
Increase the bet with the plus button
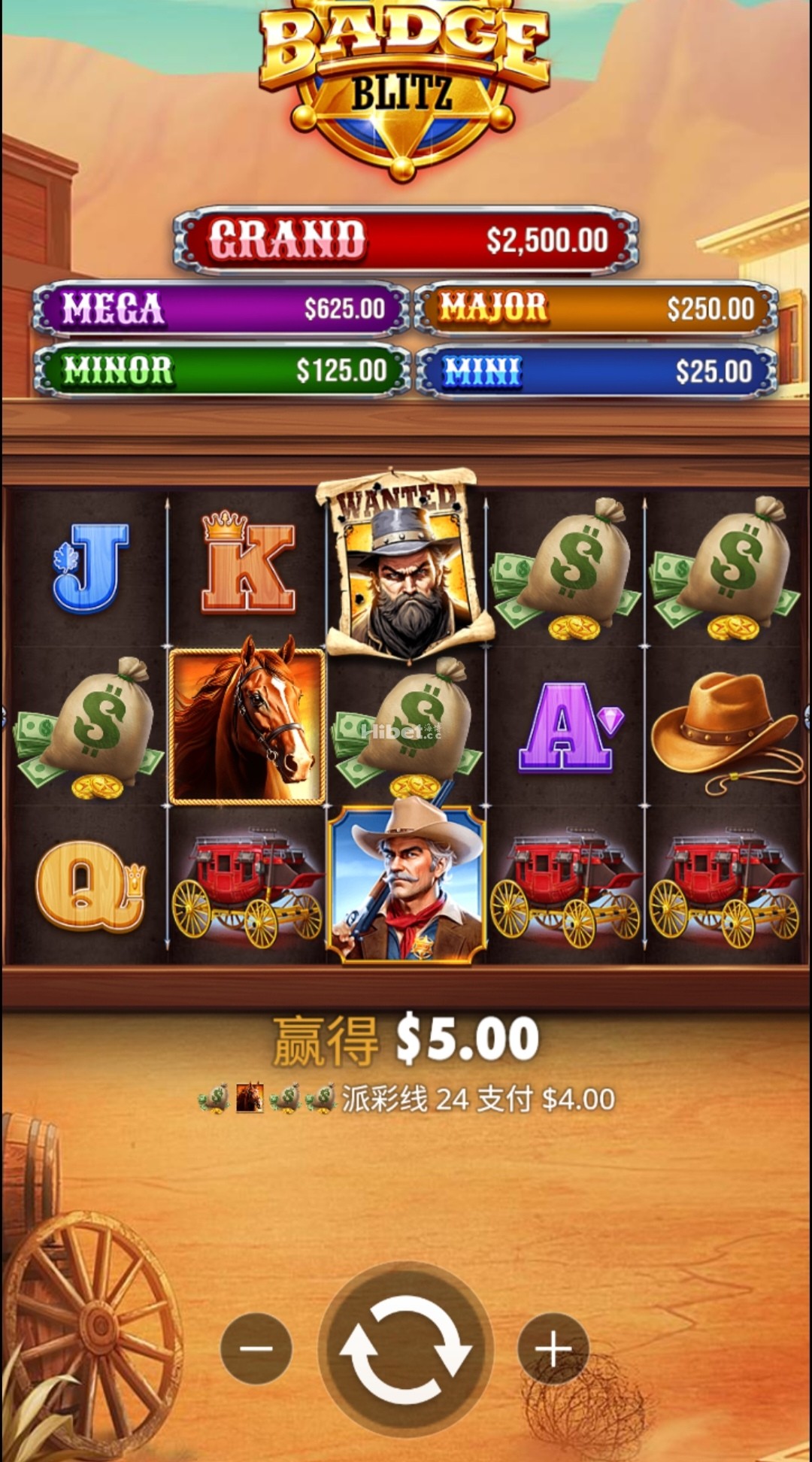(x=553, y=1348)
